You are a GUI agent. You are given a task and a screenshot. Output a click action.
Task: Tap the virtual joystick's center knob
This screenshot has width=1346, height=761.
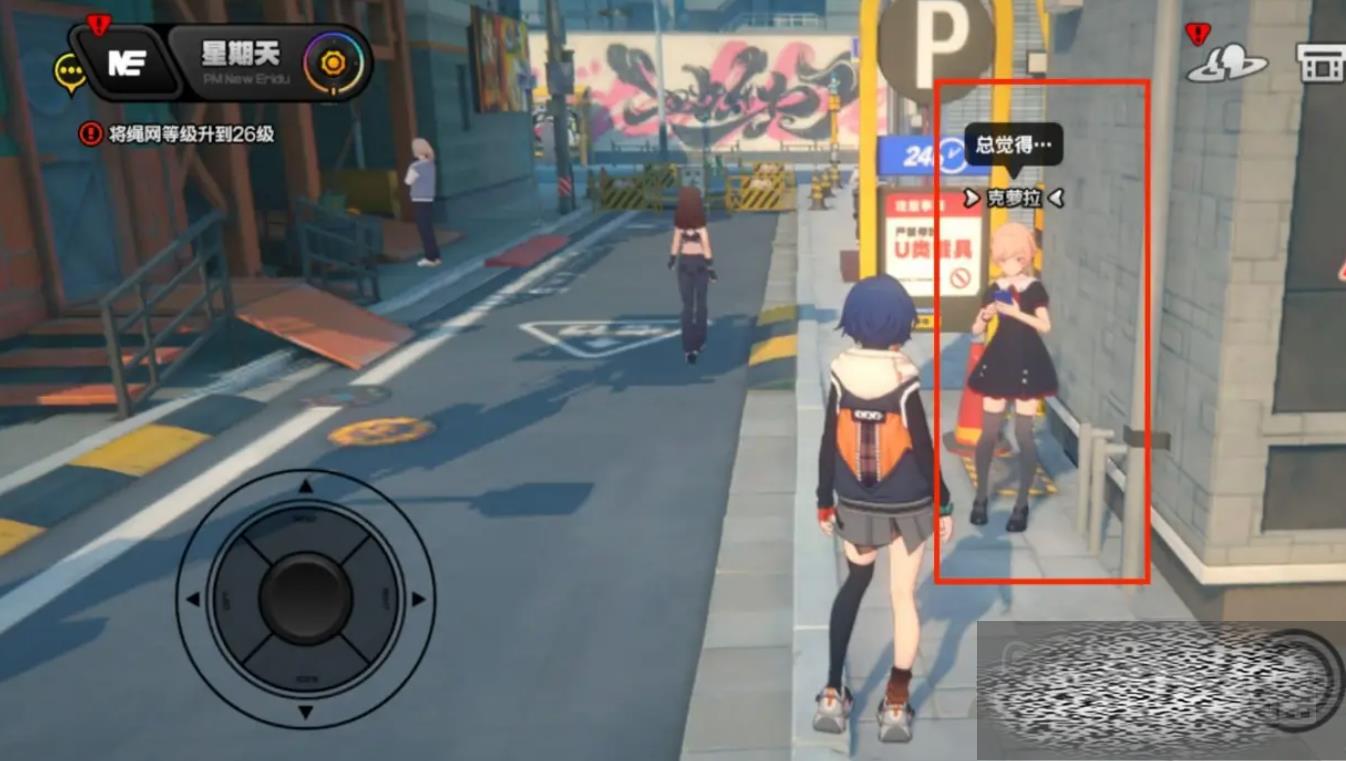coord(305,599)
